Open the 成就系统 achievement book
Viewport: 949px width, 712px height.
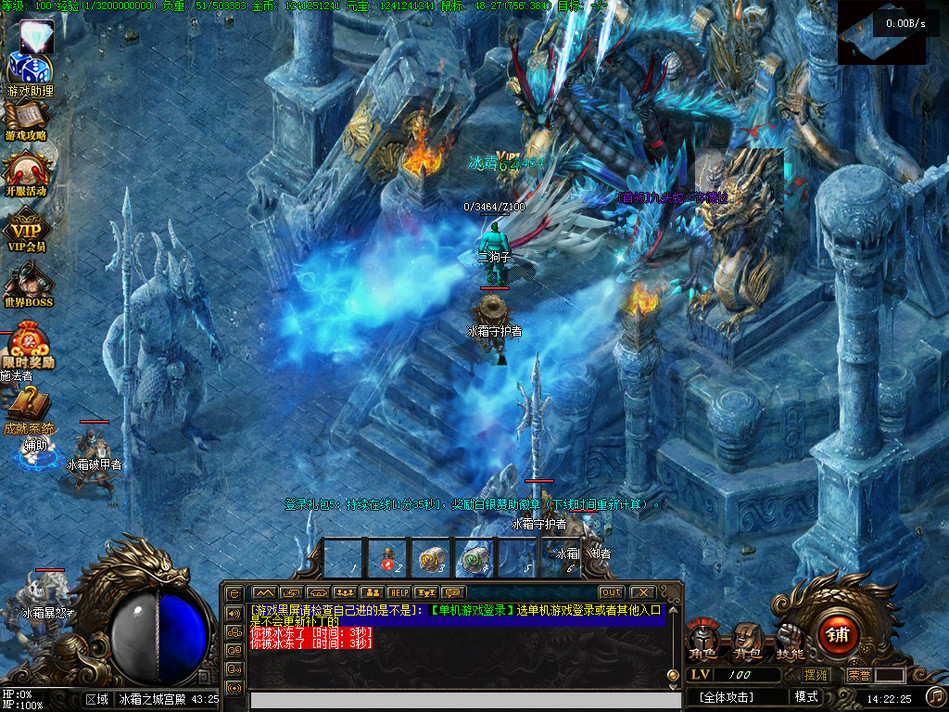point(28,408)
